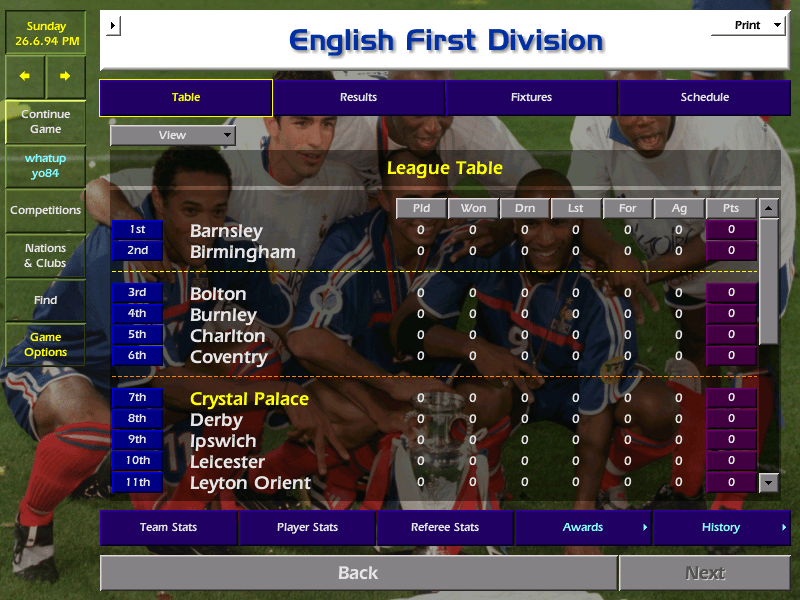Select the Table tab
800x600 pixels.
coord(186,97)
